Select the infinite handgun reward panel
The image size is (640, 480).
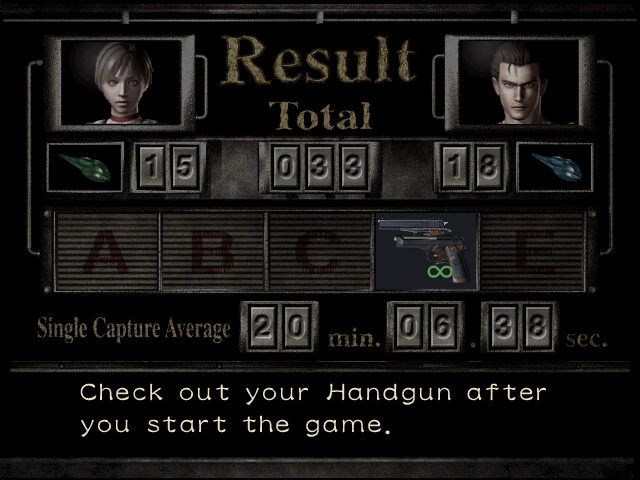pos(426,251)
